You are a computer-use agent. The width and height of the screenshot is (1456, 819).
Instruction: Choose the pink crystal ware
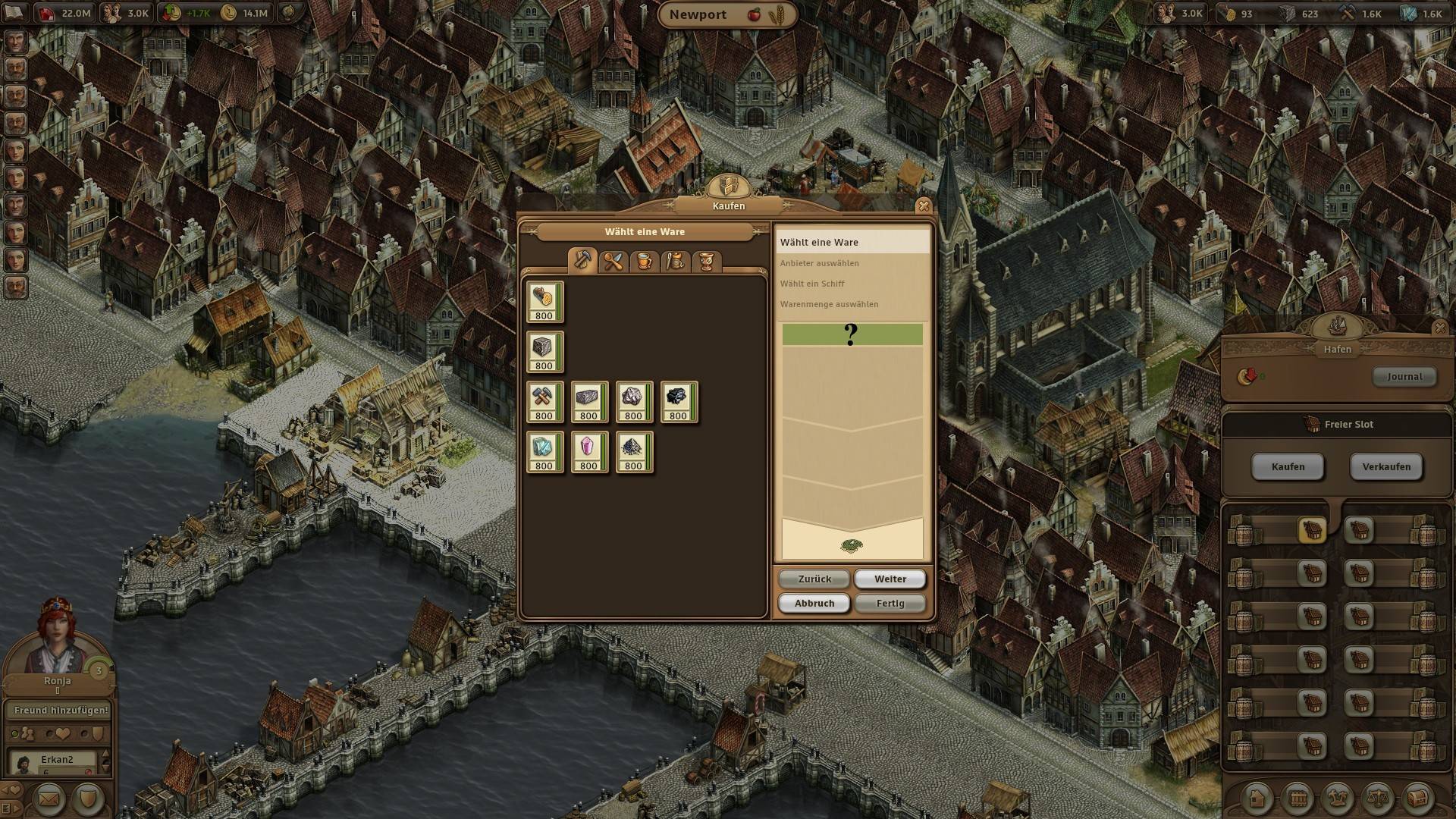[x=589, y=451]
